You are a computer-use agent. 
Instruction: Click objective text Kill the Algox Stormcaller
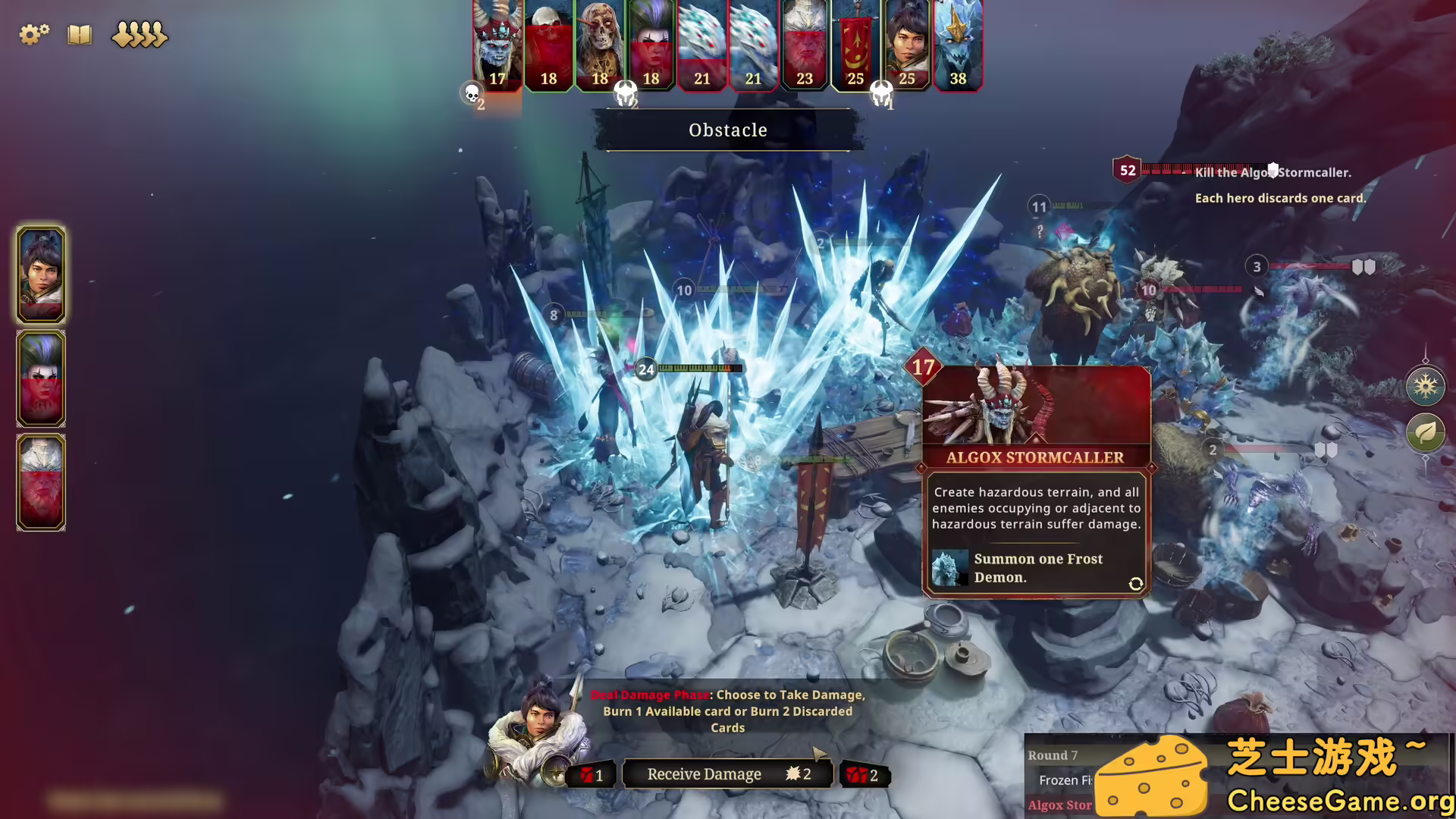coord(1272,172)
